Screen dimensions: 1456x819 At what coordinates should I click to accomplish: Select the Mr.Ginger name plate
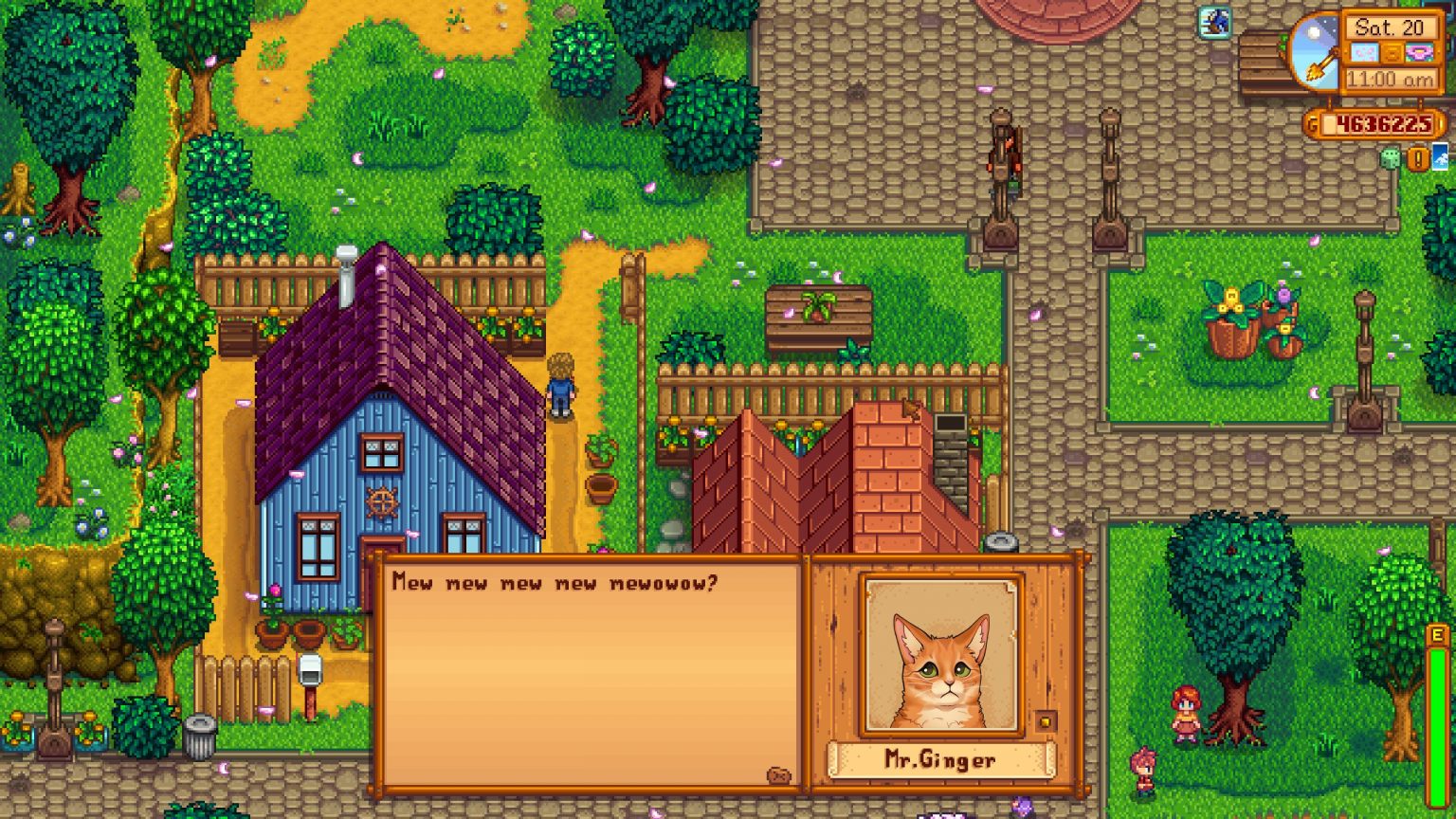[x=940, y=758]
